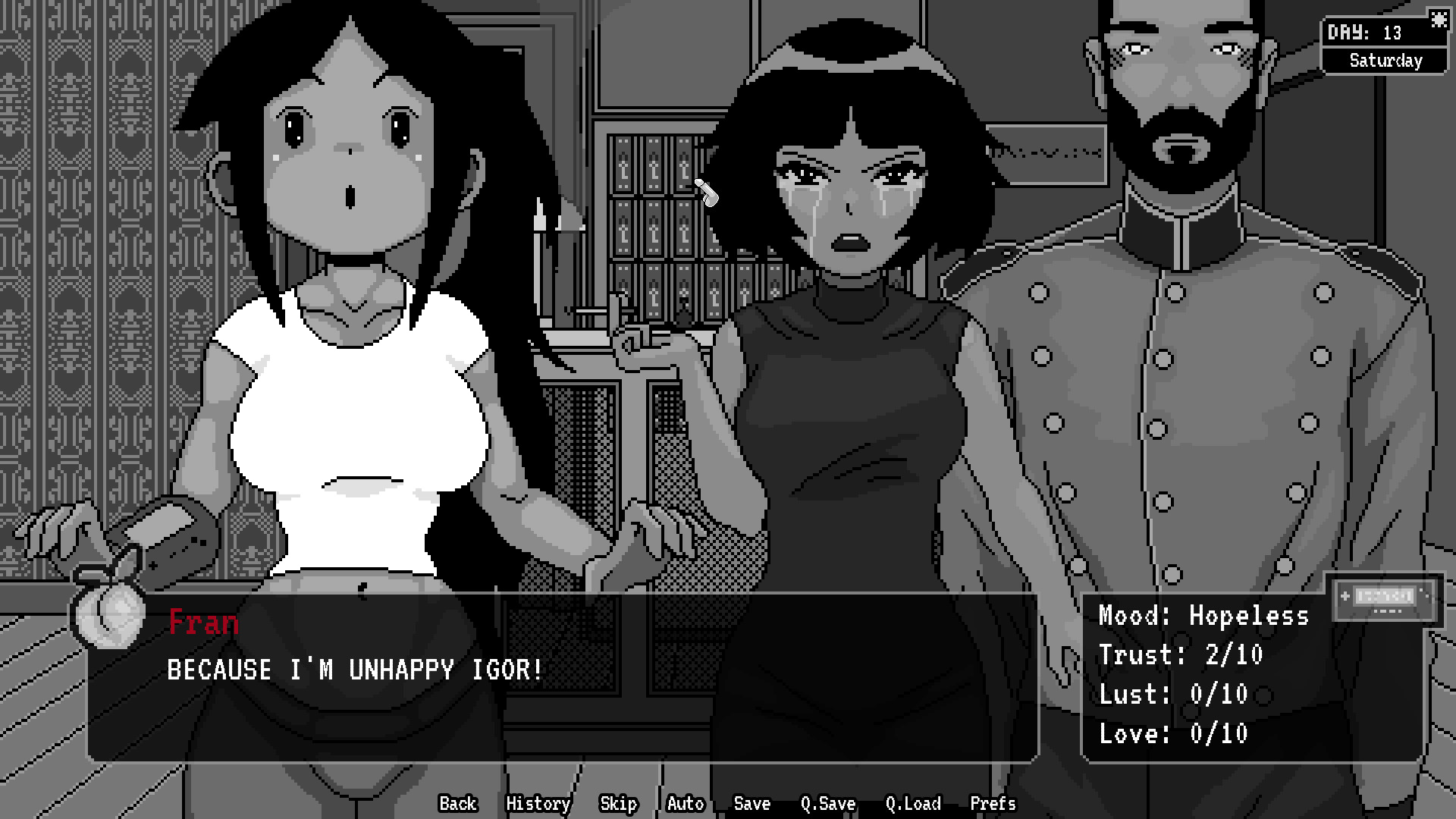Click the Saturday weekday label
The height and width of the screenshot is (819, 1456).
point(1385,61)
